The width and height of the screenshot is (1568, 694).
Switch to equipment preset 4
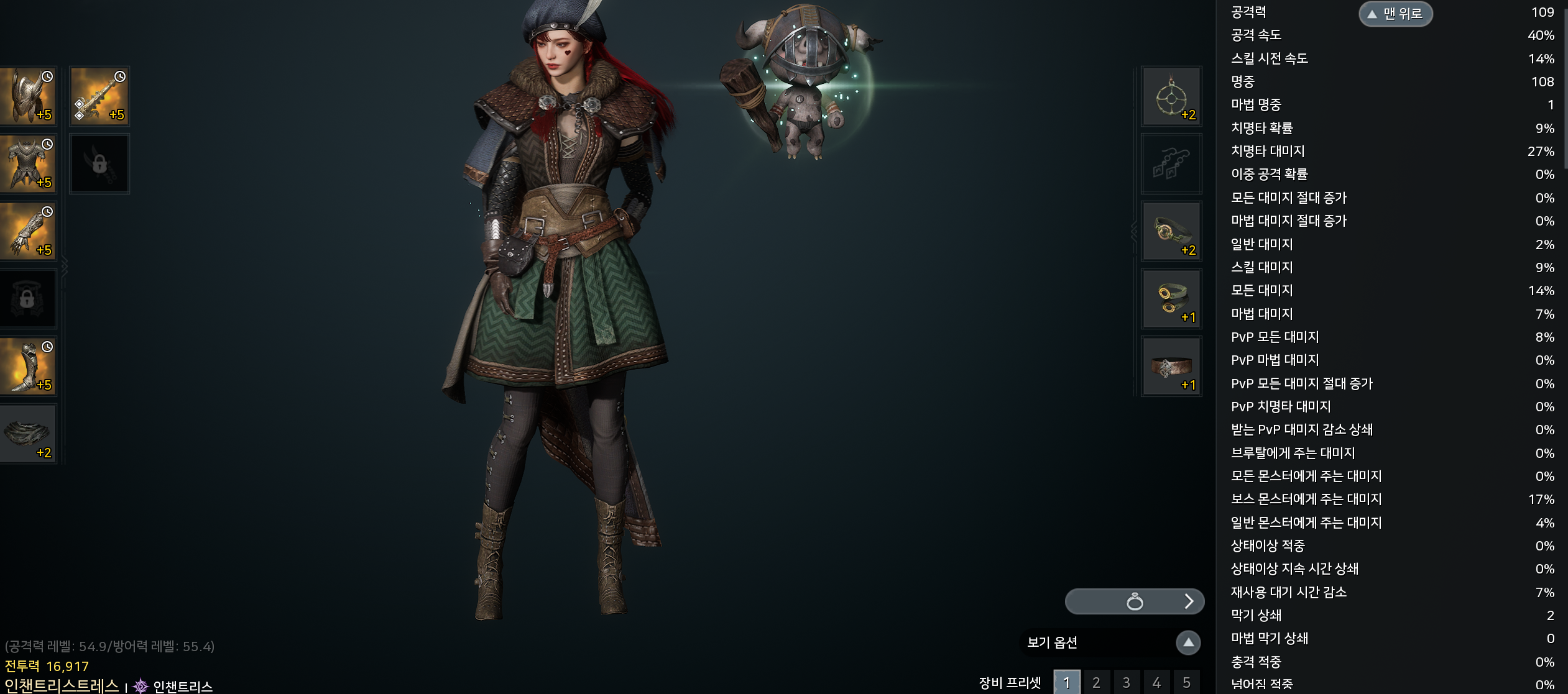[1156, 682]
